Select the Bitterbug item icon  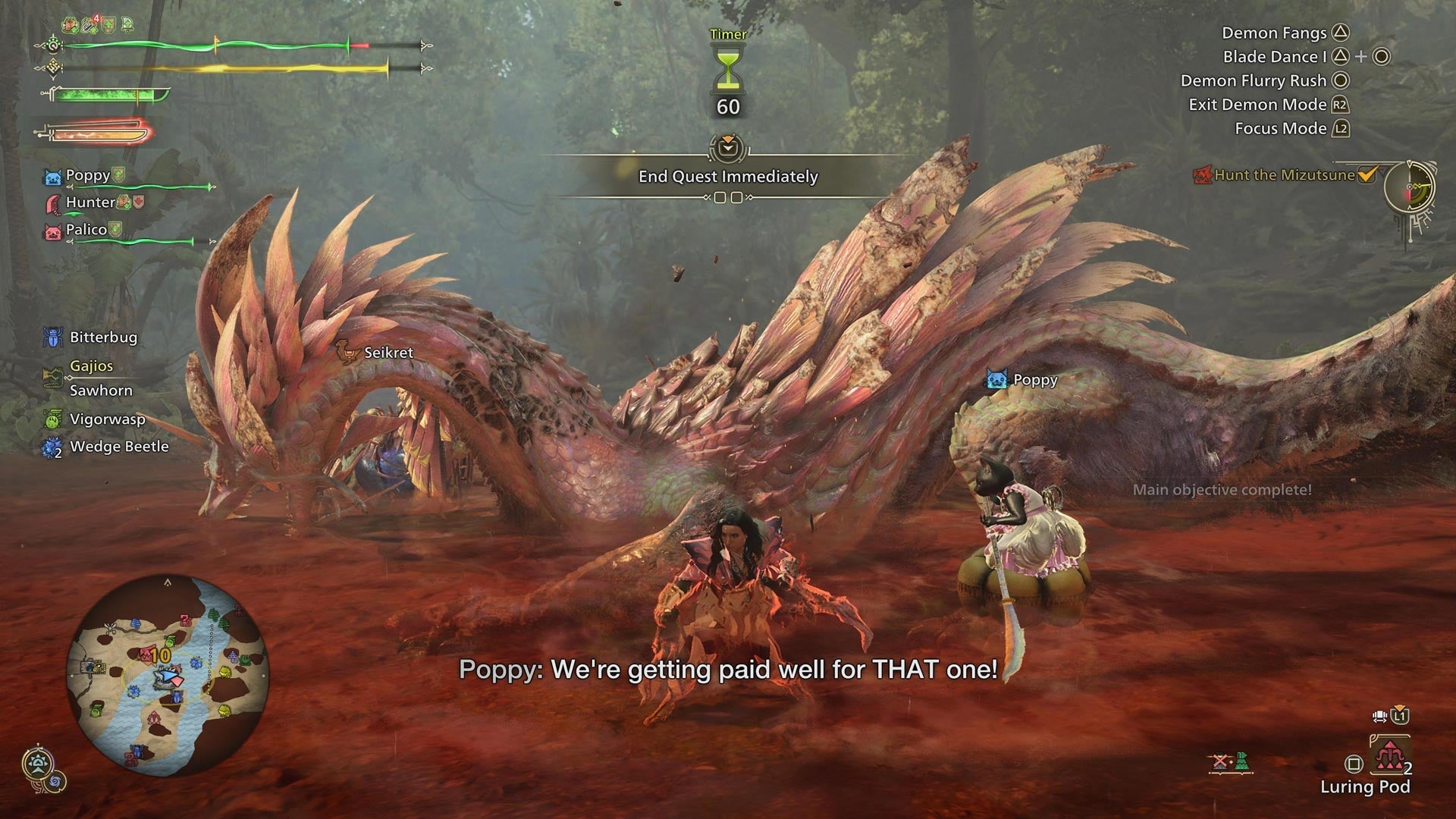52,337
